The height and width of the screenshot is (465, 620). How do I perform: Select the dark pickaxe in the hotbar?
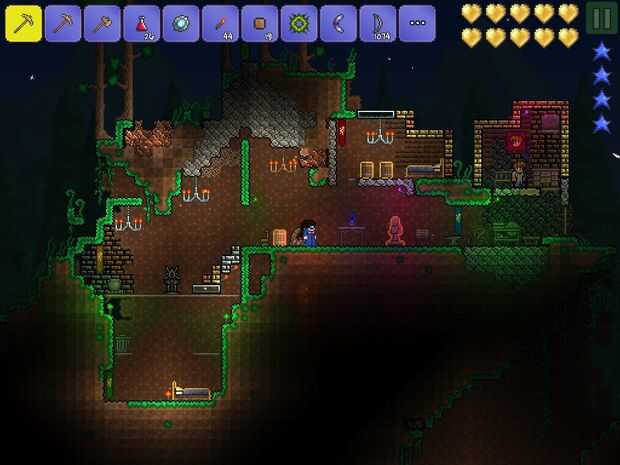click(x=62, y=23)
